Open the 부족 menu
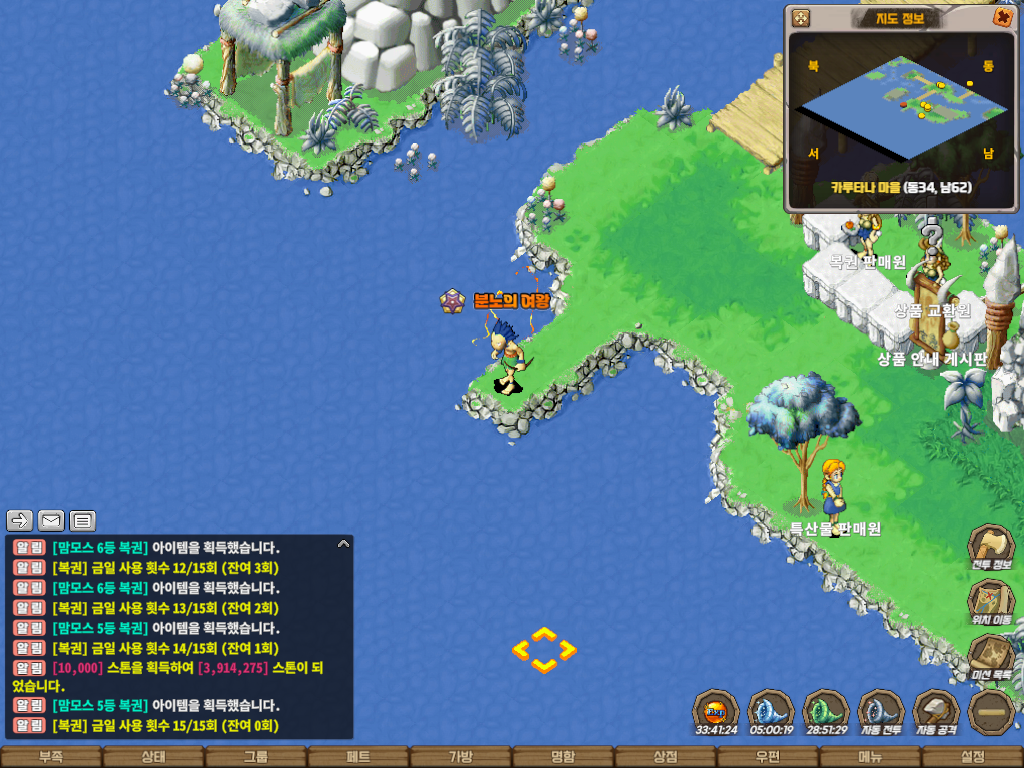1024x768 pixels. tap(50, 757)
